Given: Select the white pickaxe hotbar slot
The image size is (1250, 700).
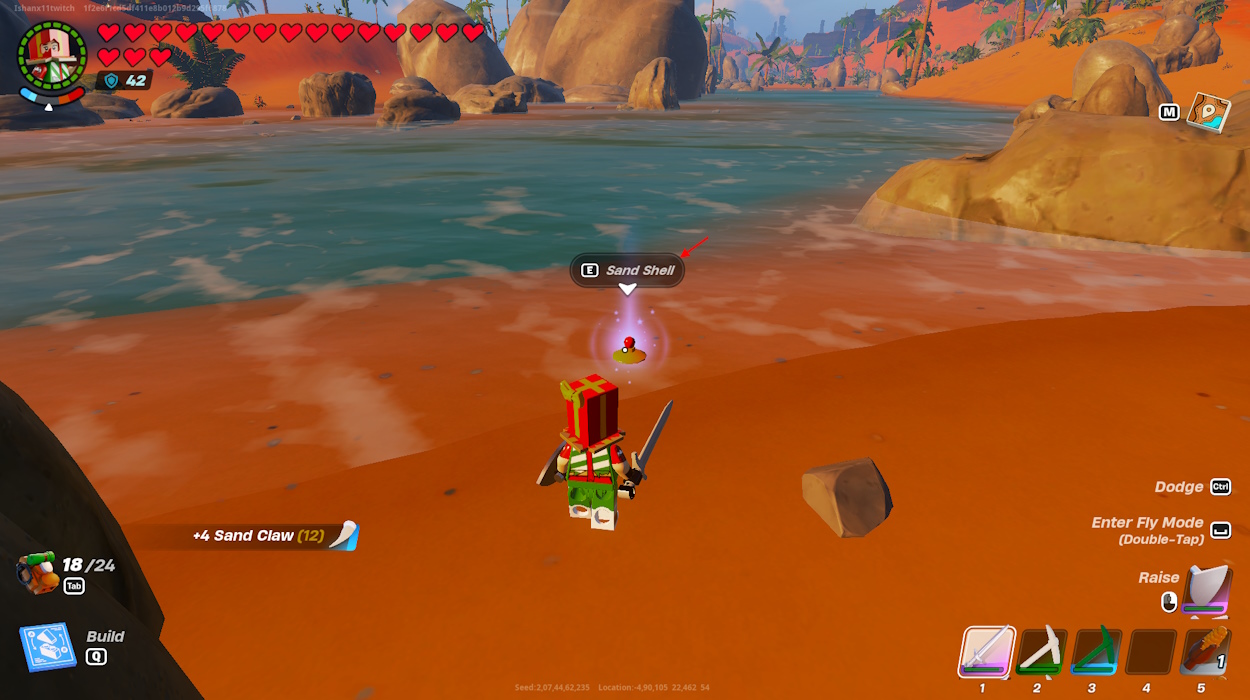Looking at the screenshot, I should [x=1041, y=652].
